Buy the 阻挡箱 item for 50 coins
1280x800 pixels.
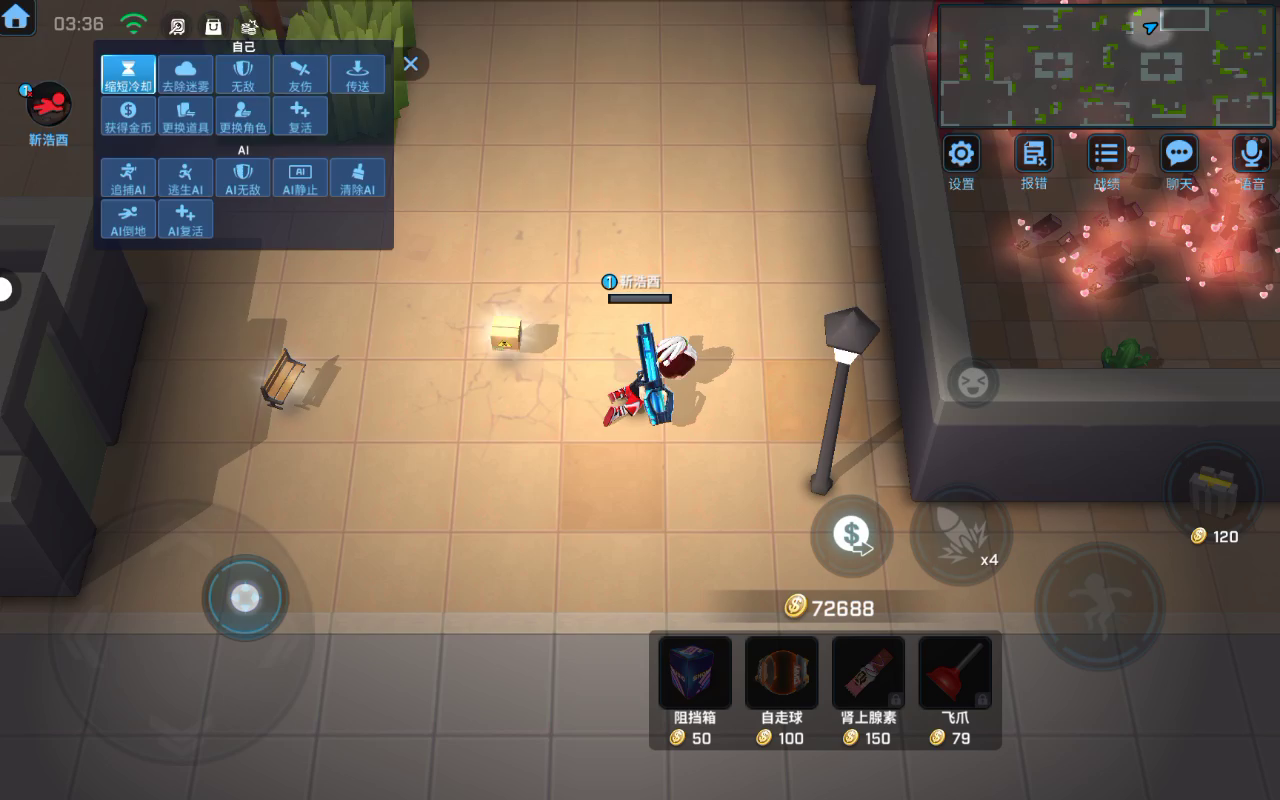695,674
